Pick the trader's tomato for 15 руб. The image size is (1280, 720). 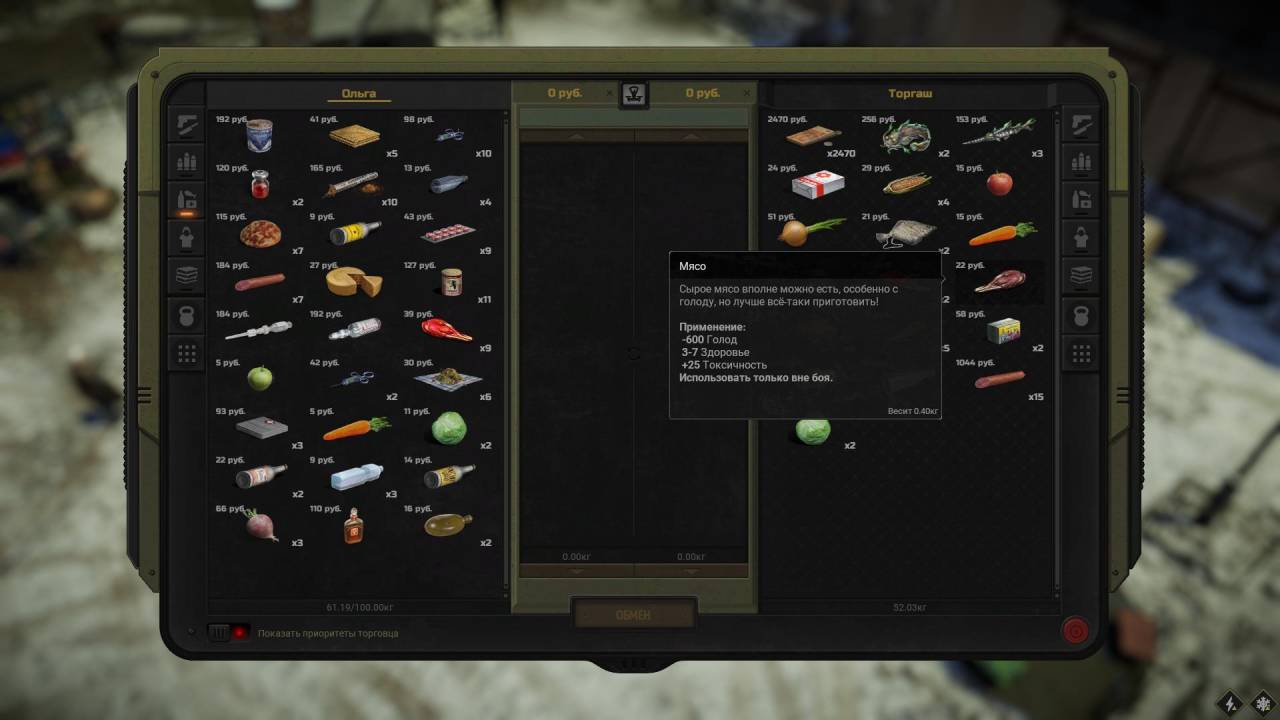[999, 183]
